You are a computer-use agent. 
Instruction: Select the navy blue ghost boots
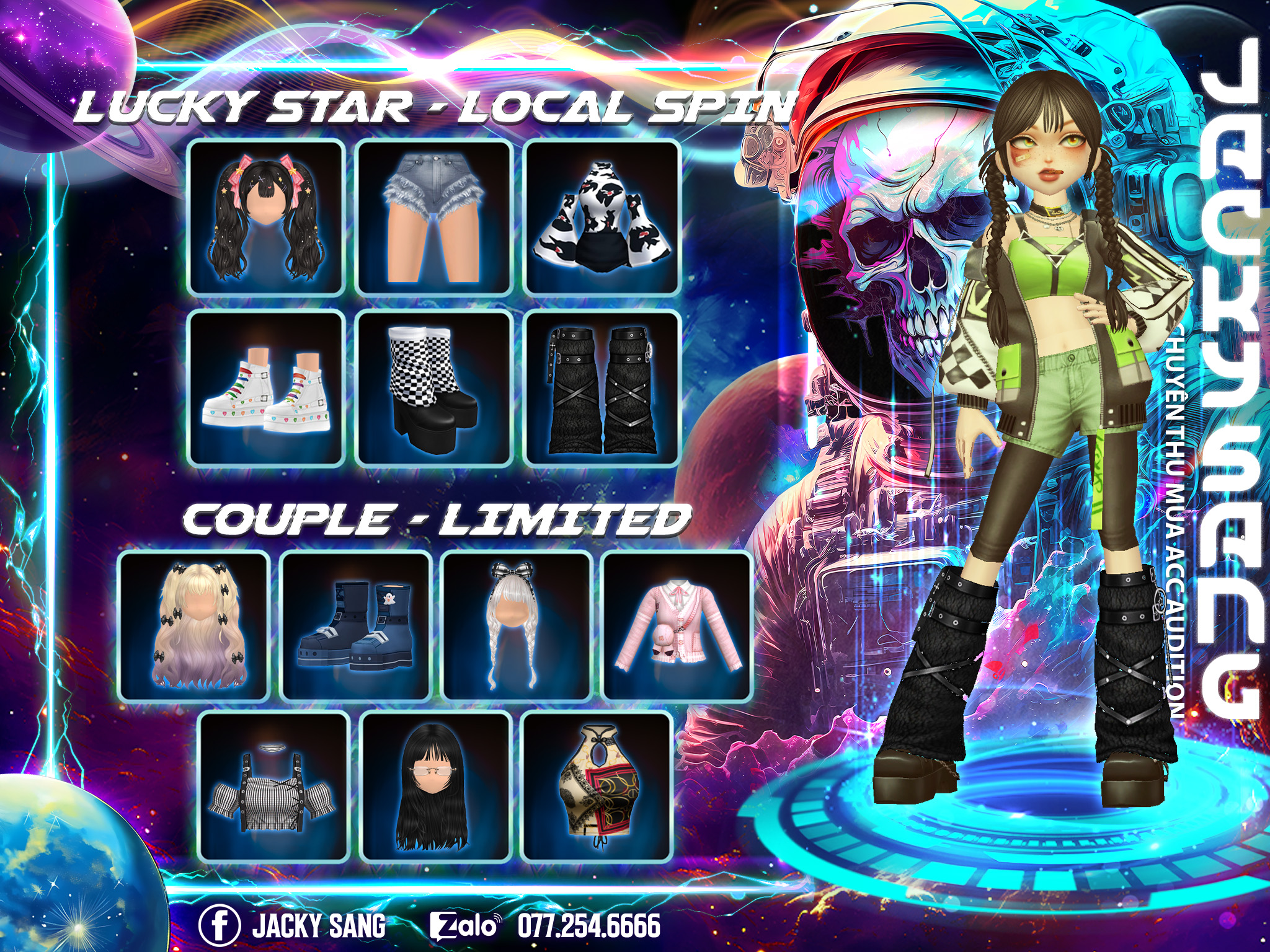point(356,626)
